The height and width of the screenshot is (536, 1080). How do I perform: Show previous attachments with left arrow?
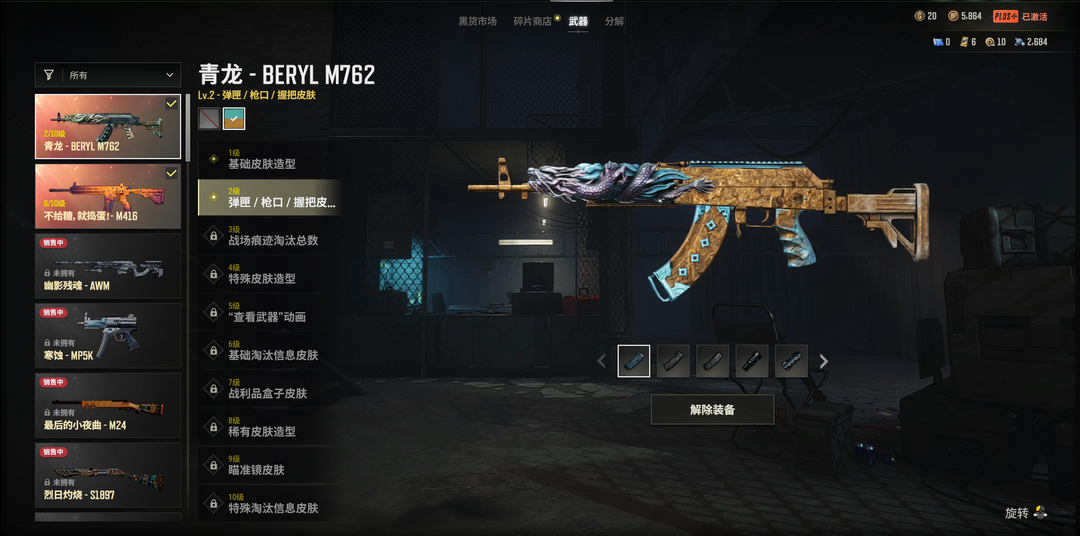pos(601,362)
